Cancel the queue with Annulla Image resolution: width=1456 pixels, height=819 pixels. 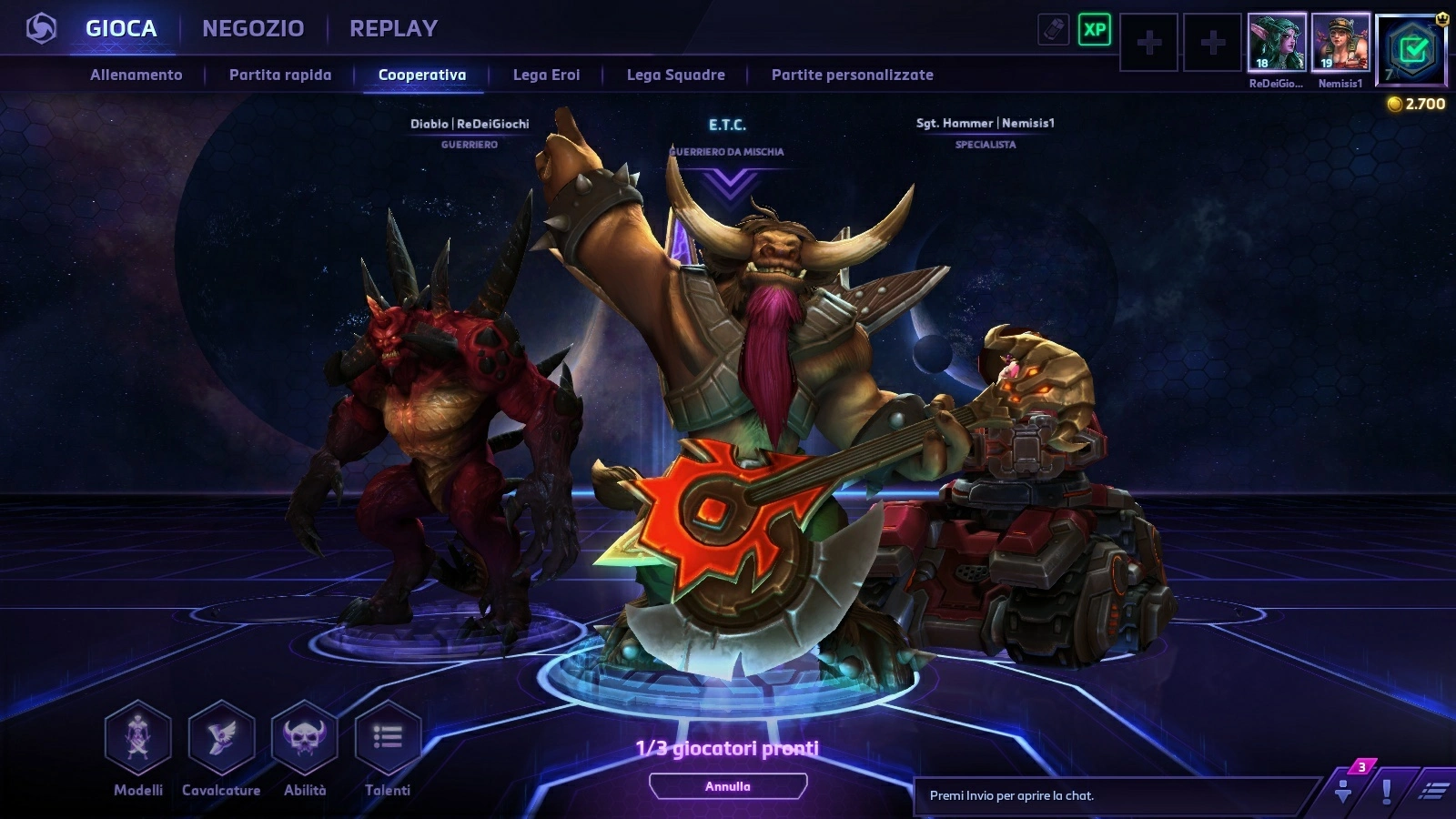pyautogui.click(x=728, y=786)
